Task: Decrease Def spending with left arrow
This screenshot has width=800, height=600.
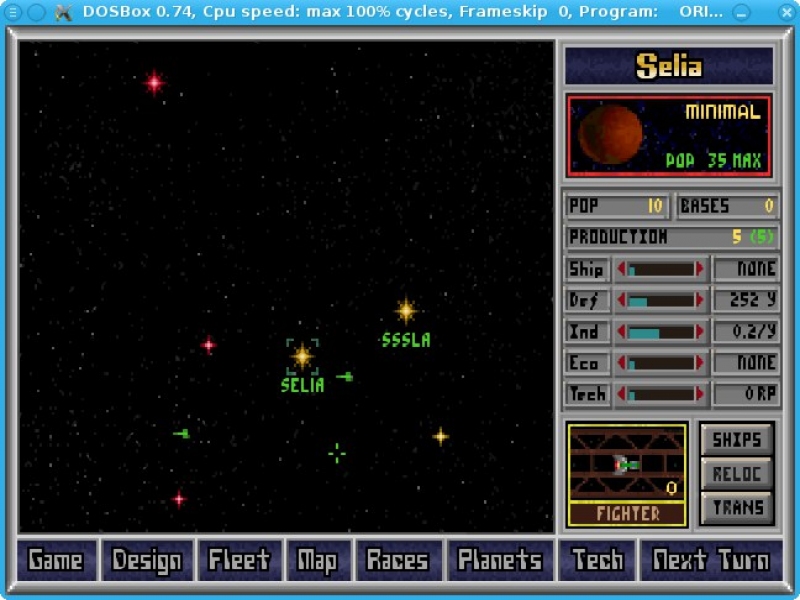Action: [x=622, y=300]
